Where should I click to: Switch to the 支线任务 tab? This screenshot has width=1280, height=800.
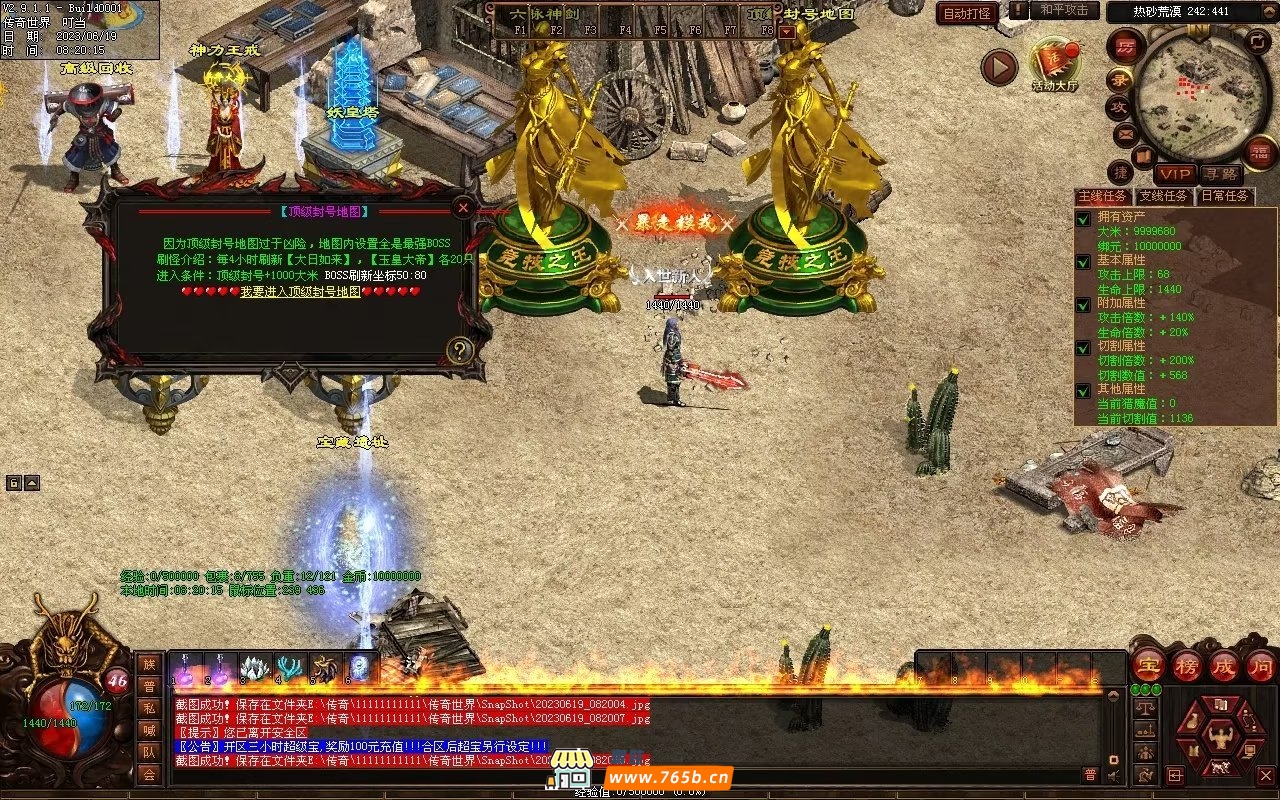tap(1164, 196)
